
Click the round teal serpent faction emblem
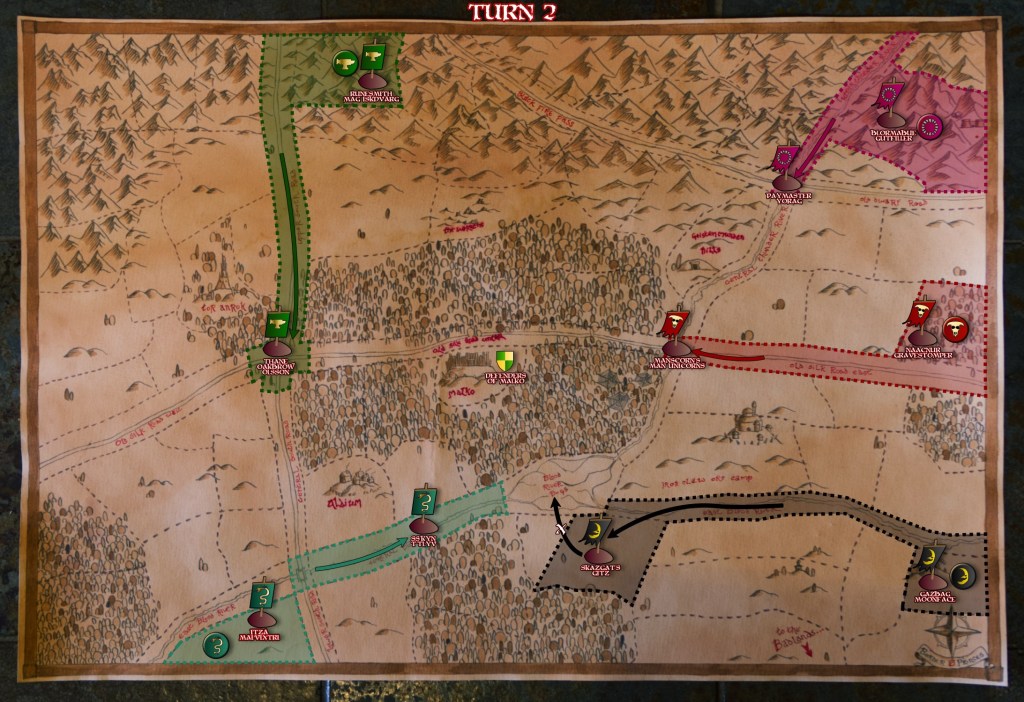(x=213, y=645)
